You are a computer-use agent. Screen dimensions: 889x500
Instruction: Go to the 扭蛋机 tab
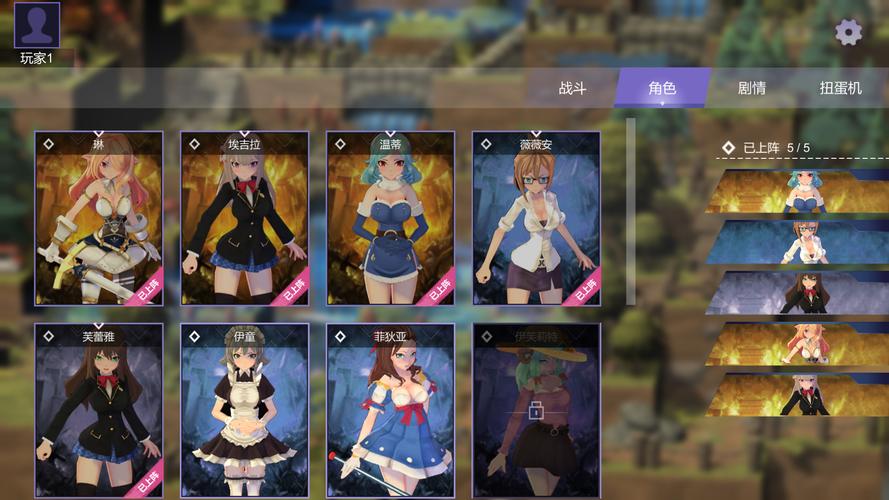tap(840, 88)
